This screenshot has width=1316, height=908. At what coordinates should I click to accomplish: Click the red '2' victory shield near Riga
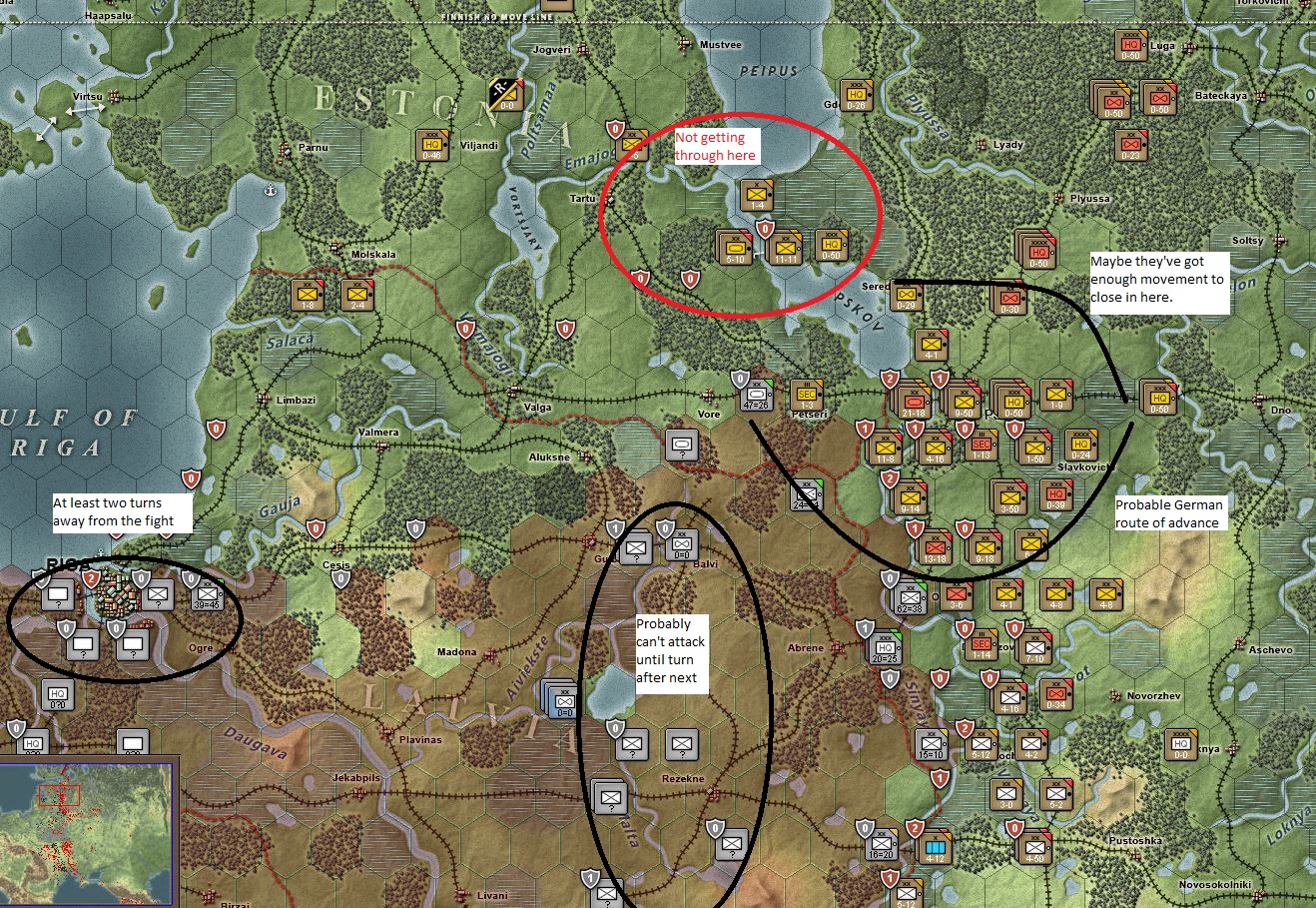(91, 577)
